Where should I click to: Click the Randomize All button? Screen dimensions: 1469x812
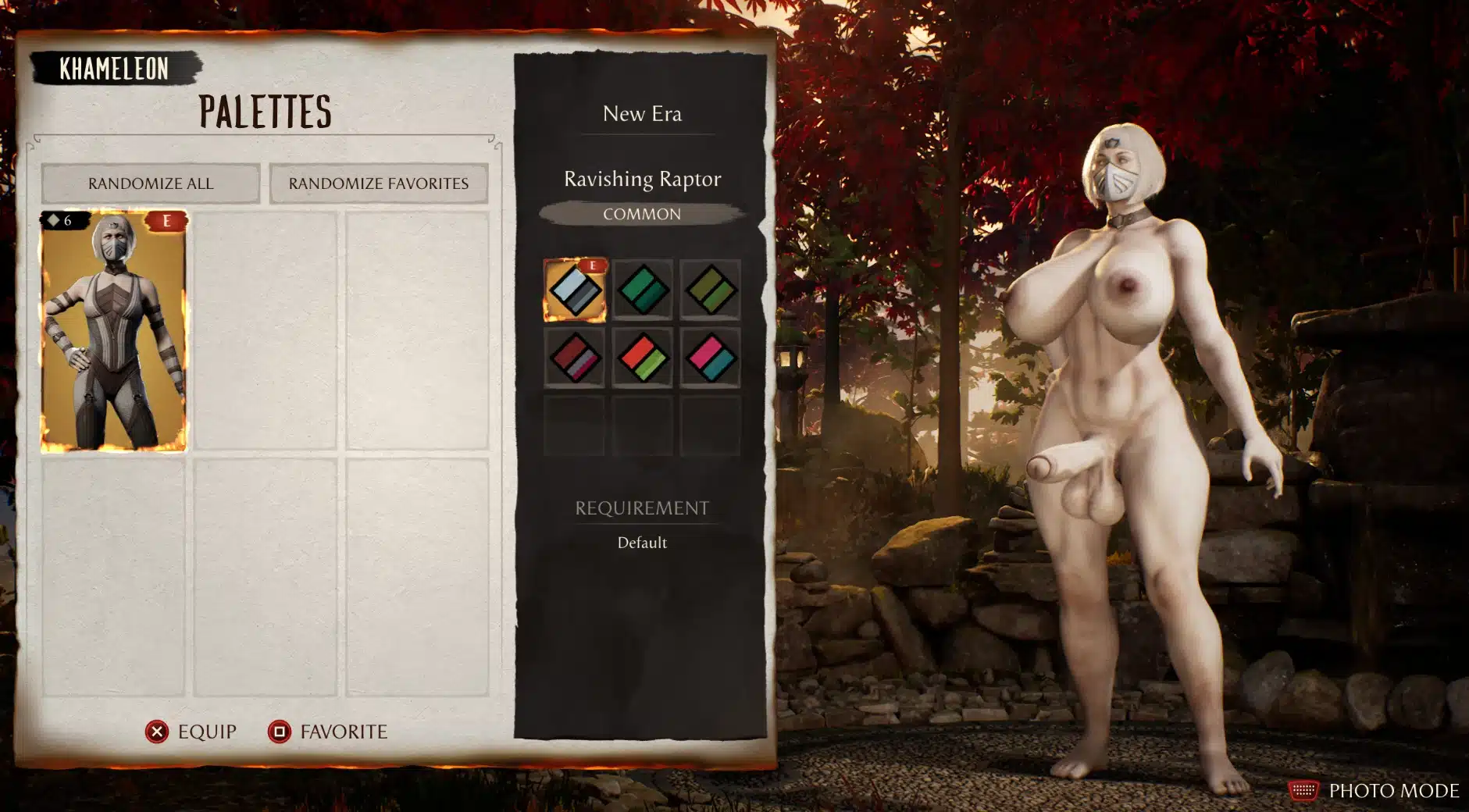150,183
